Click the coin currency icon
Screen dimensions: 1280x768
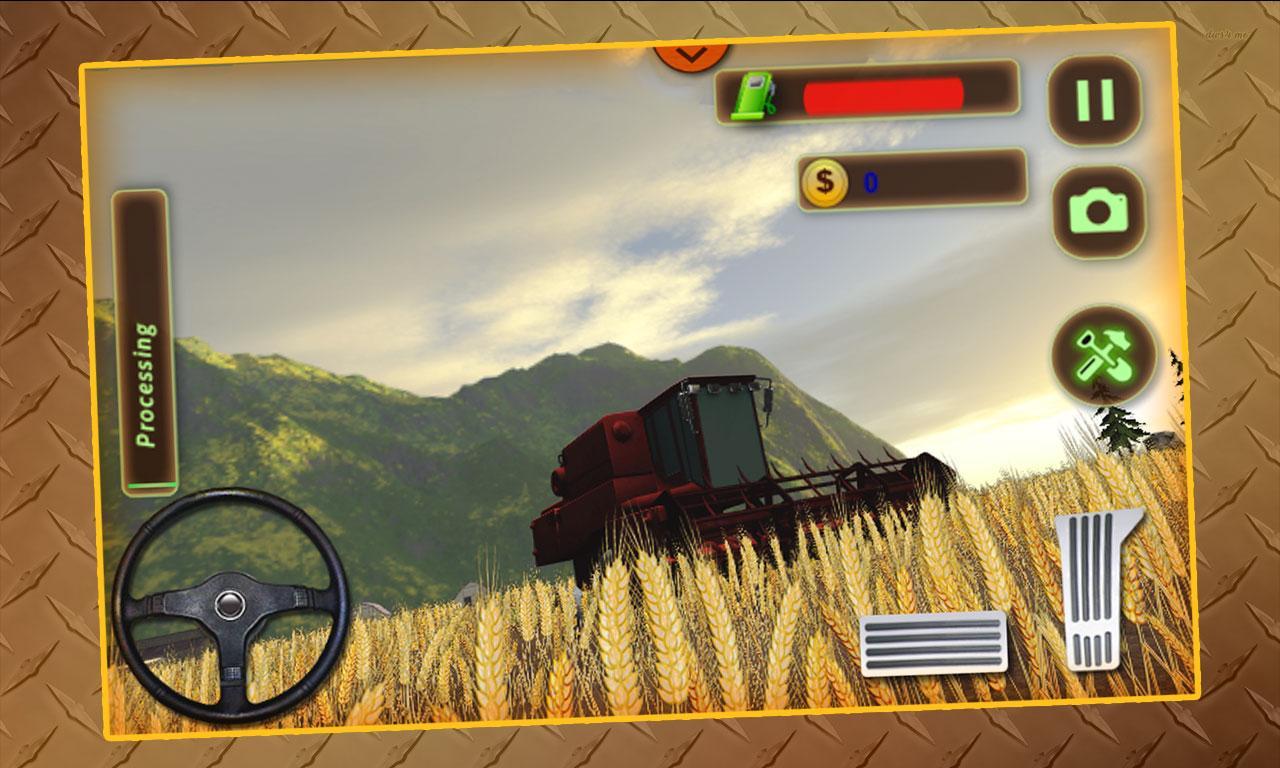pyautogui.click(x=824, y=182)
